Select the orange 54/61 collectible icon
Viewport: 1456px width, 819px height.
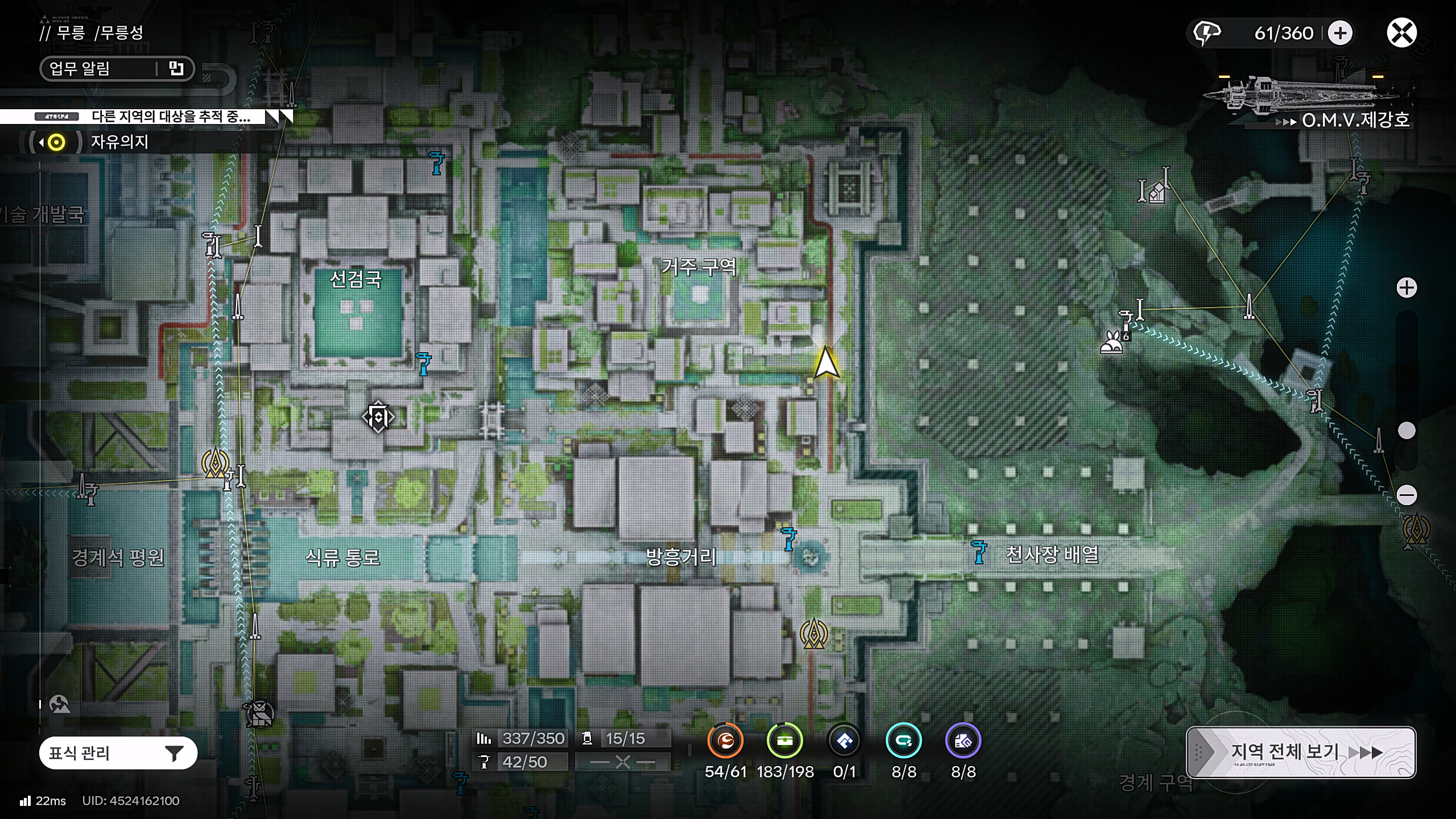click(x=725, y=741)
